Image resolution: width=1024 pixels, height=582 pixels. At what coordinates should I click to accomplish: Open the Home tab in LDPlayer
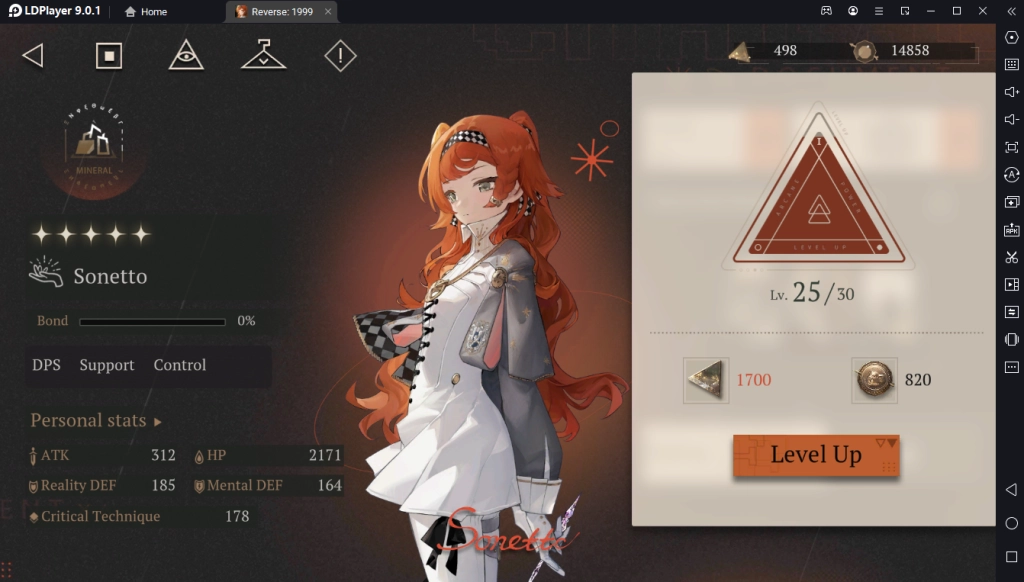coord(145,12)
